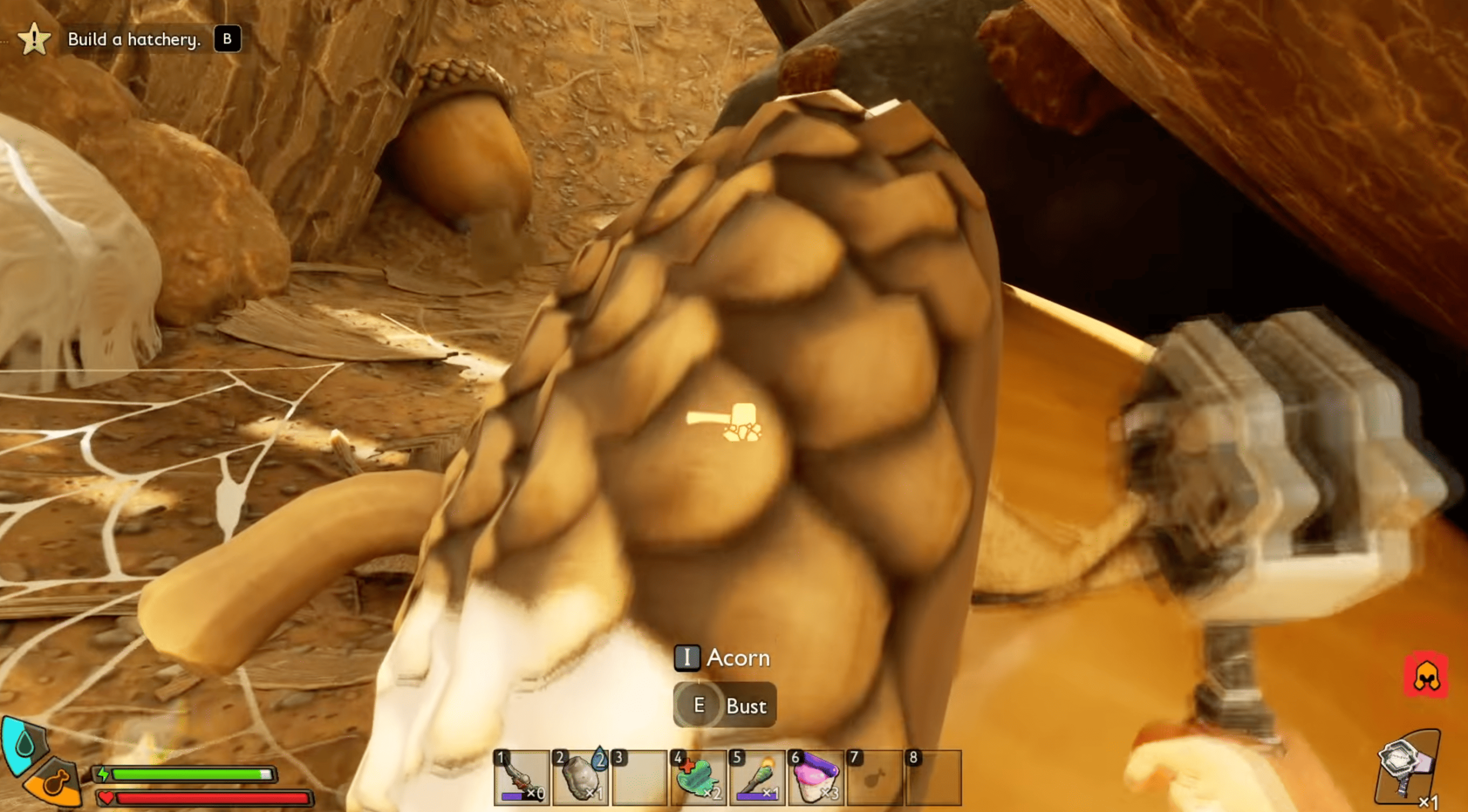Click the orange helmet status icon

(x=1426, y=676)
